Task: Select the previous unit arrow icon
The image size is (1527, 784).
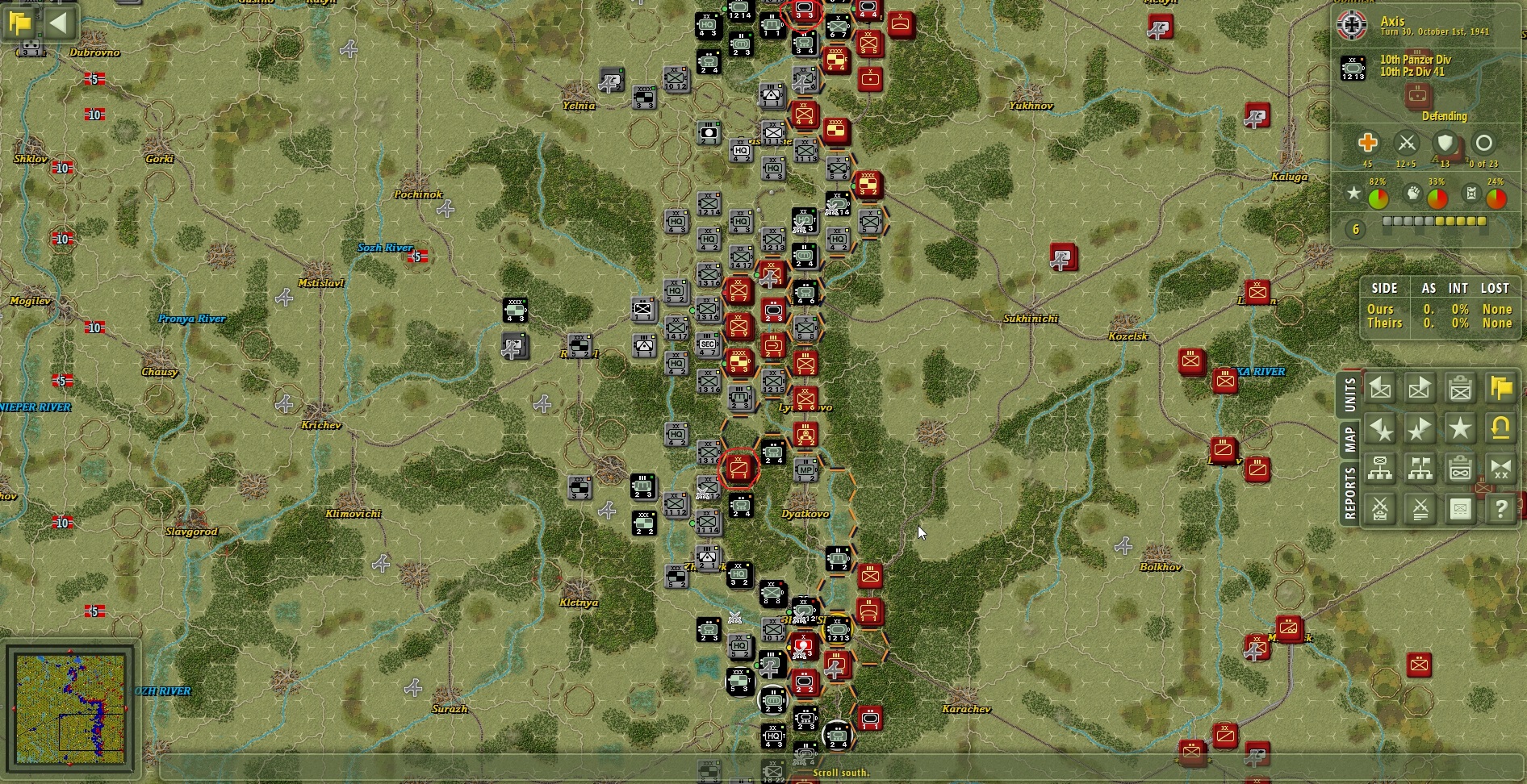Action: pyautogui.click(x=1381, y=388)
